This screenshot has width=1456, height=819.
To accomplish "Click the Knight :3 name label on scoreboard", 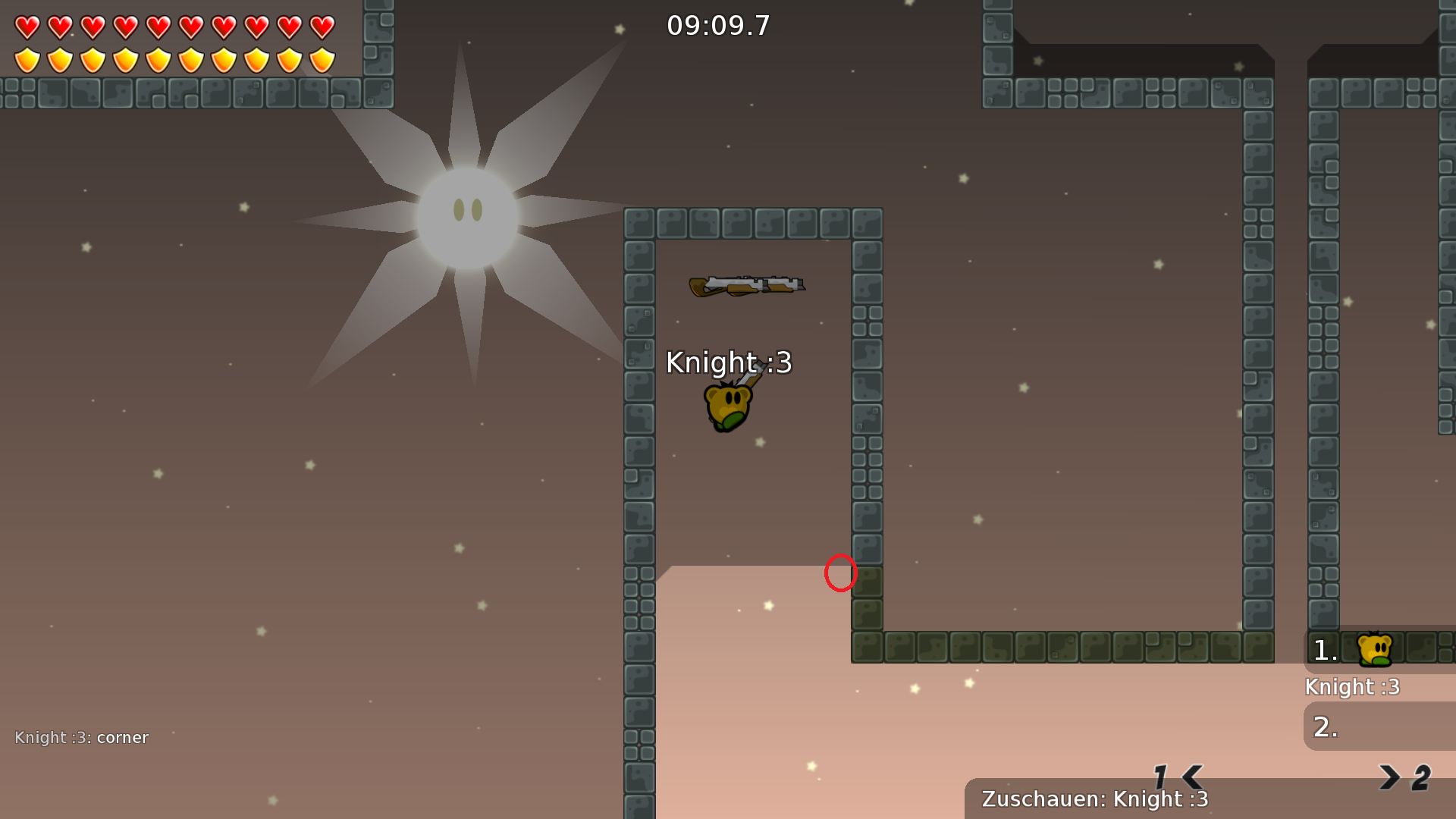I will (x=1352, y=686).
